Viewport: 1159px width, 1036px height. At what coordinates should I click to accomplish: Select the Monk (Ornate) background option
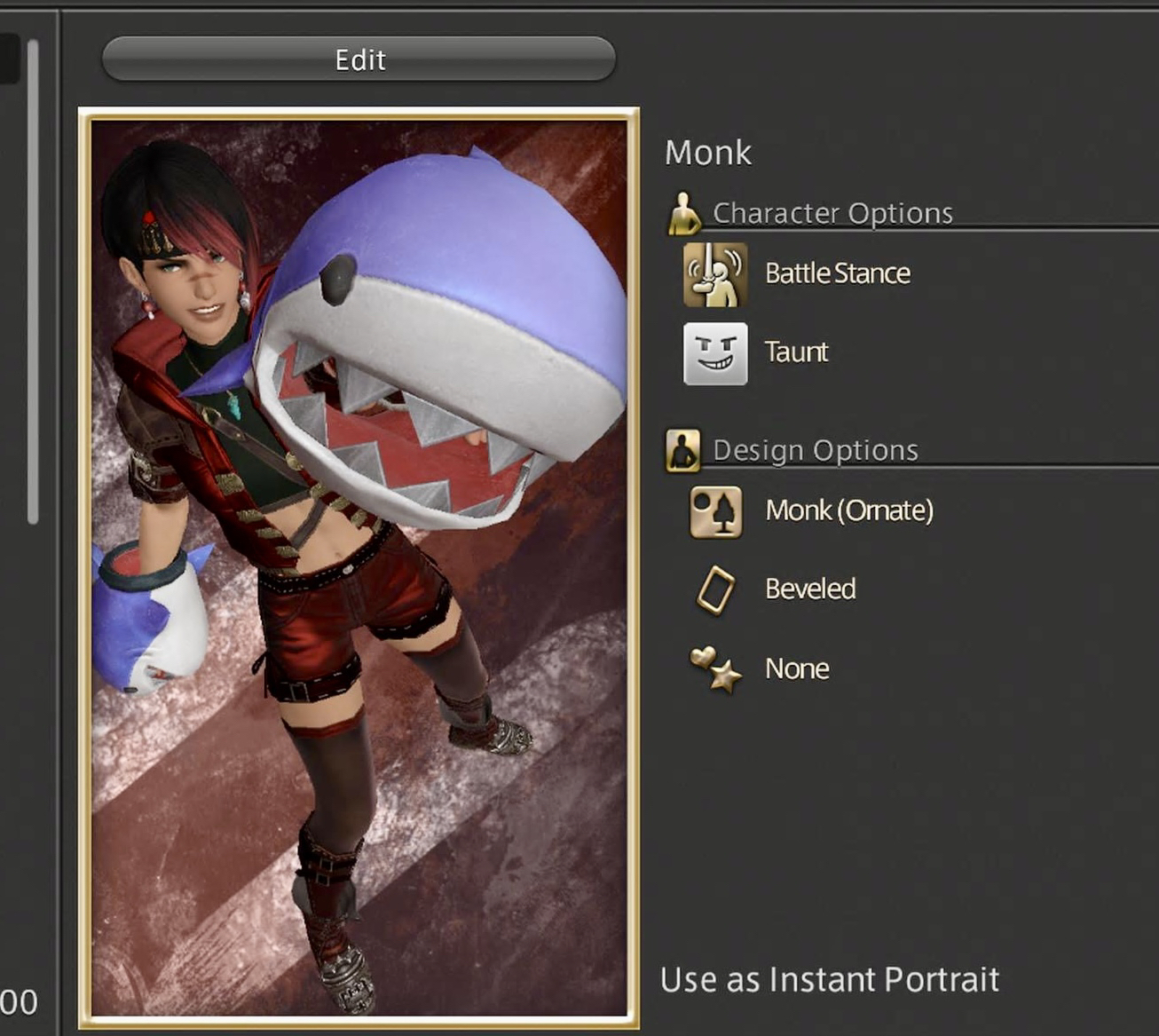click(x=715, y=511)
